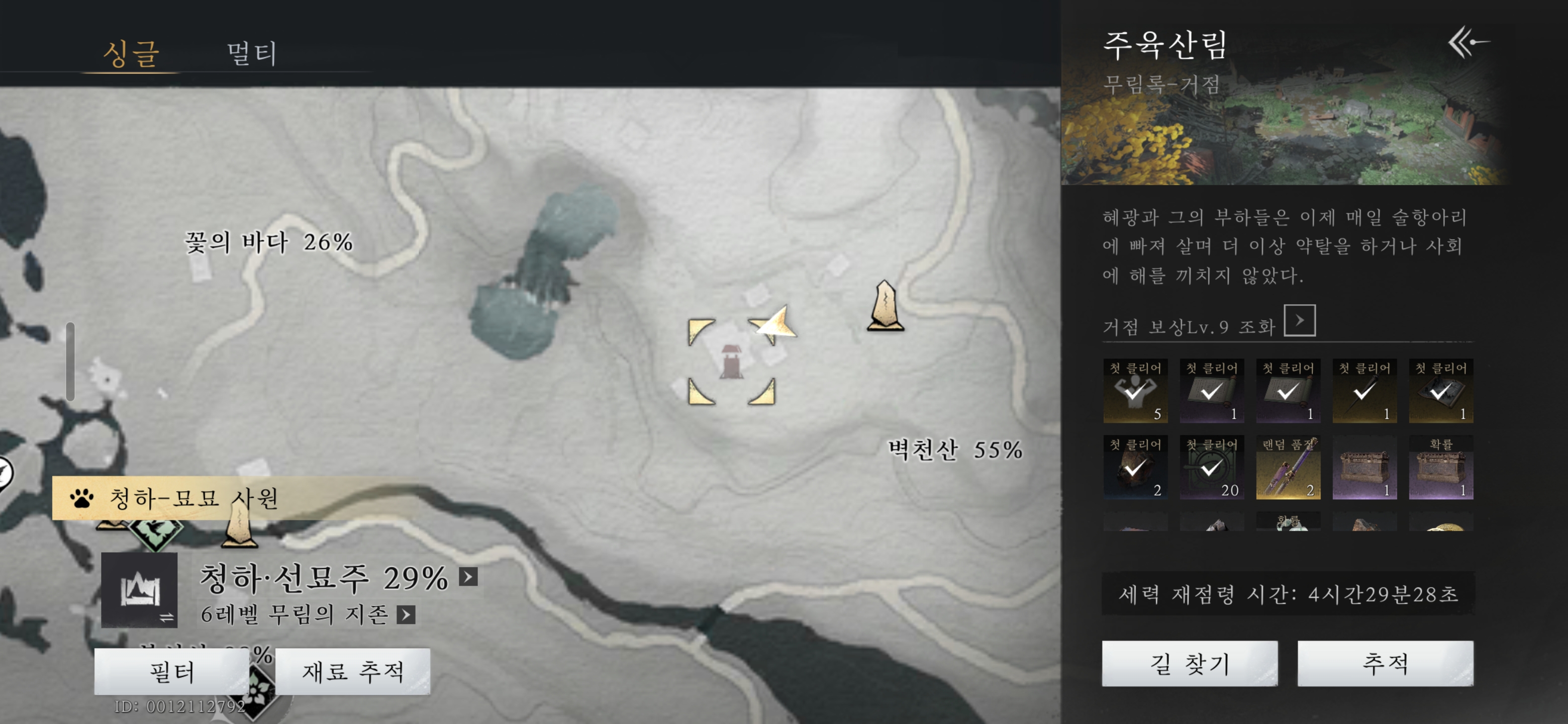Screen dimensions: 1568x724
Task: Select the 랜덤 품질 weapon reward
Action: click(x=1288, y=468)
